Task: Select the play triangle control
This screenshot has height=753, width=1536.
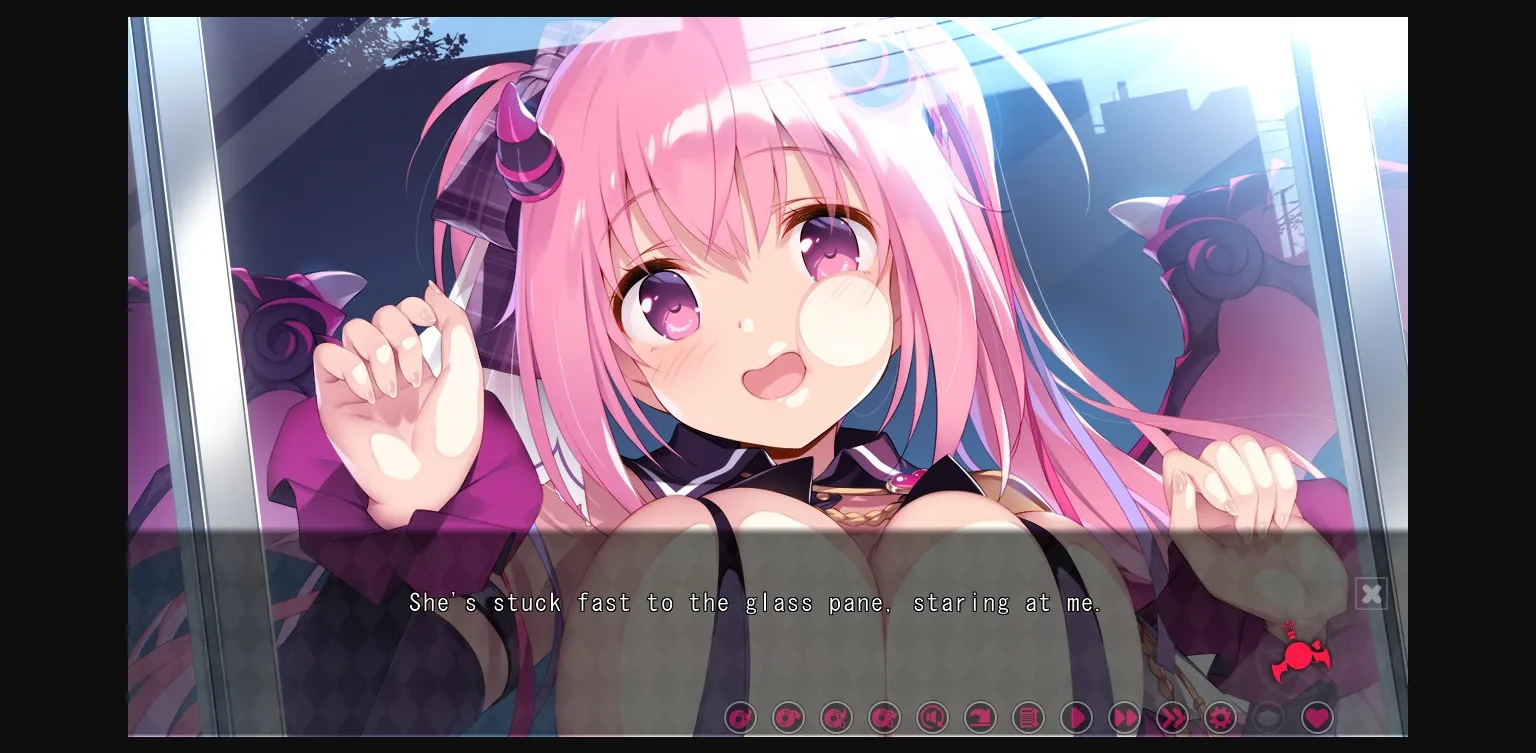Action: (1076, 717)
